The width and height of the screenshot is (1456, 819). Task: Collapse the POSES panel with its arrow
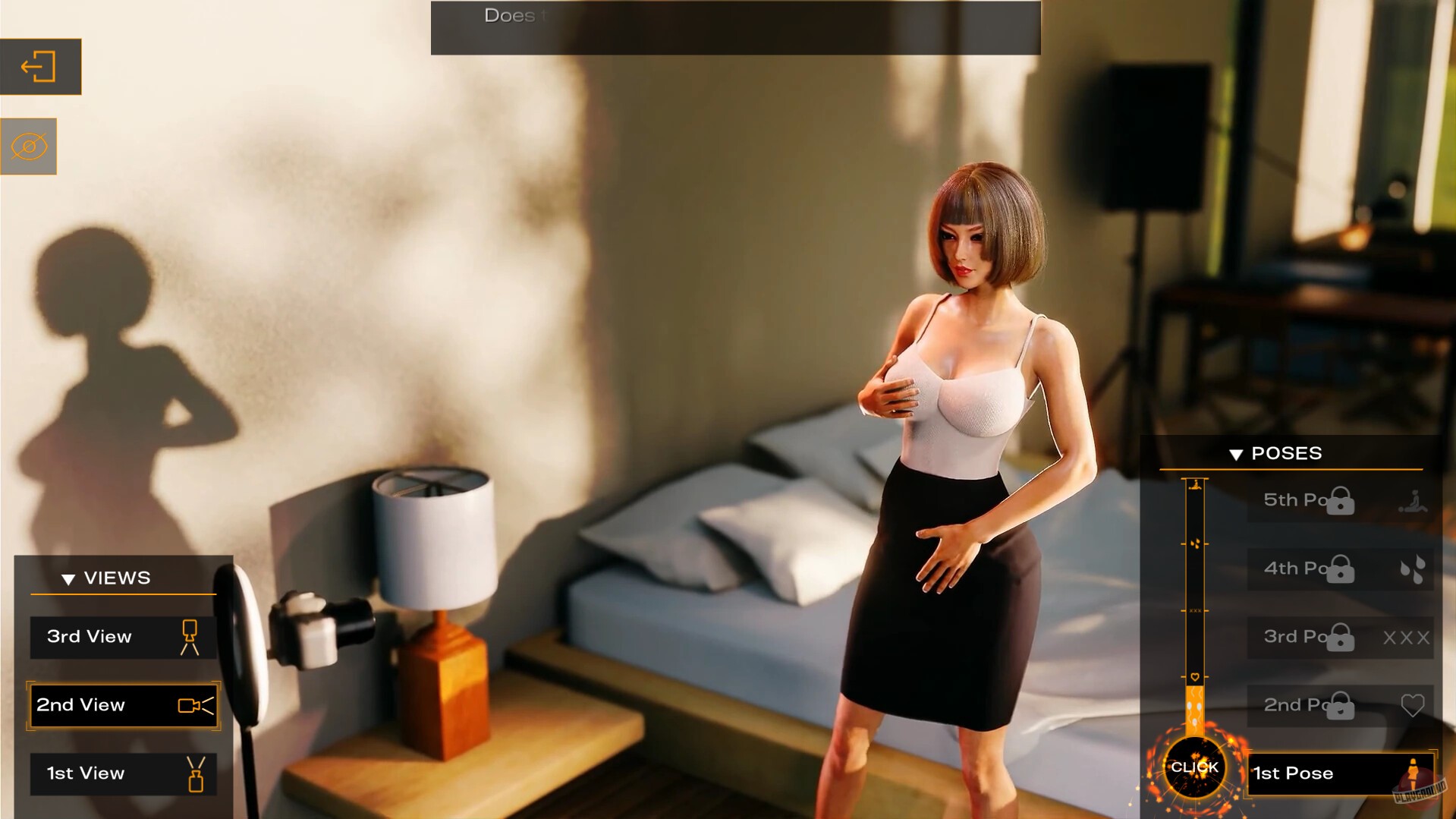click(x=1237, y=453)
